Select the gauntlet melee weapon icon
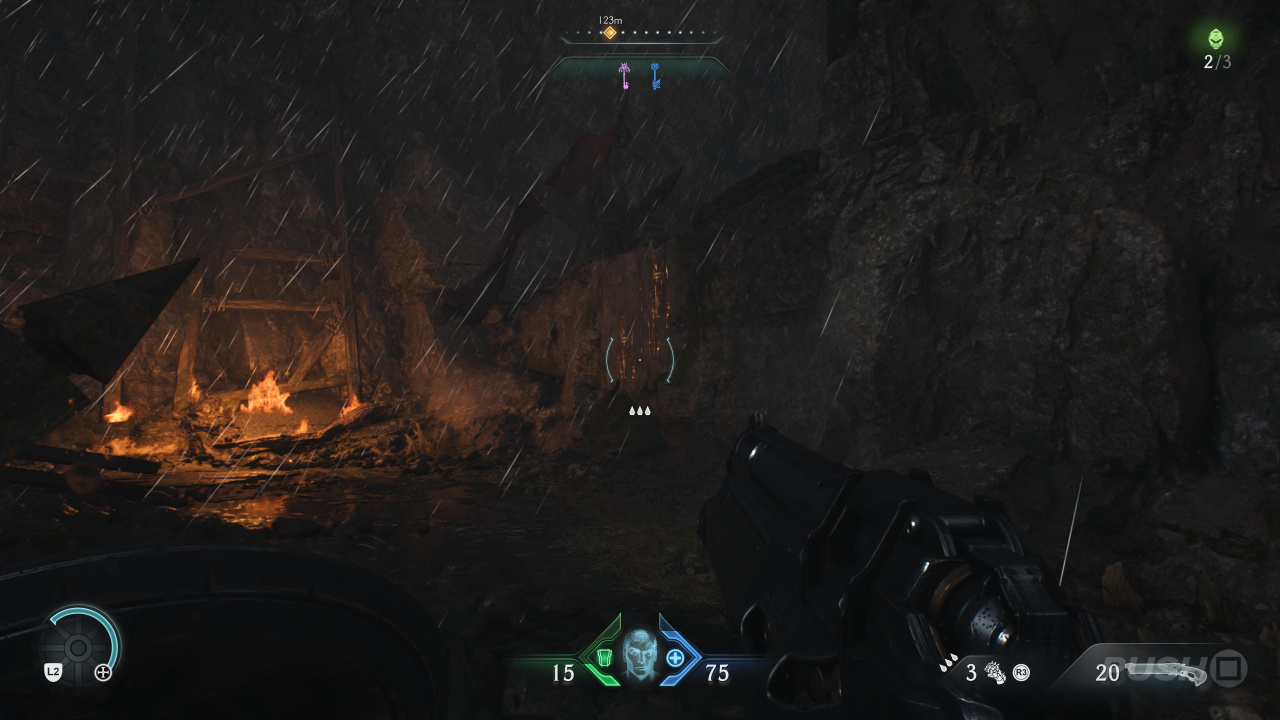This screenshot has width=1280, height=720. 994,672
